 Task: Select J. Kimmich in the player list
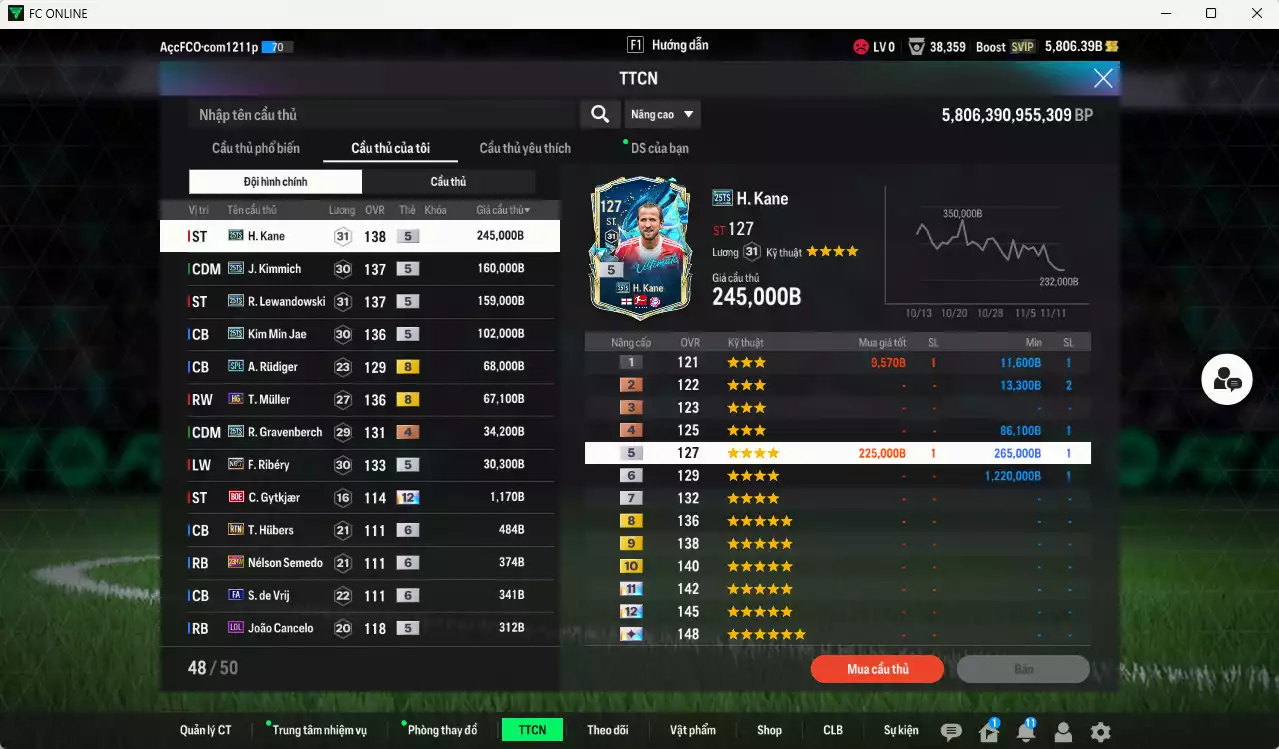point(360,269)
